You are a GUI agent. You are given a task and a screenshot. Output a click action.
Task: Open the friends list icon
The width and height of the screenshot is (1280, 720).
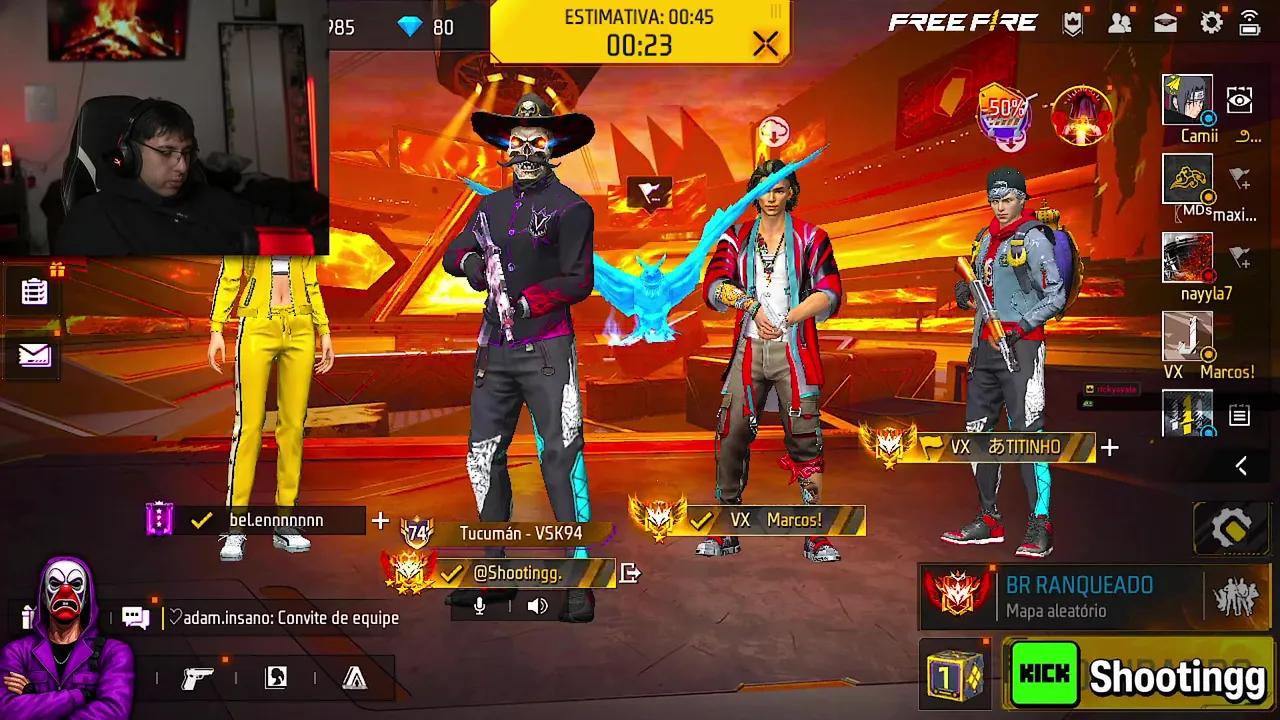click(1122, 21)
